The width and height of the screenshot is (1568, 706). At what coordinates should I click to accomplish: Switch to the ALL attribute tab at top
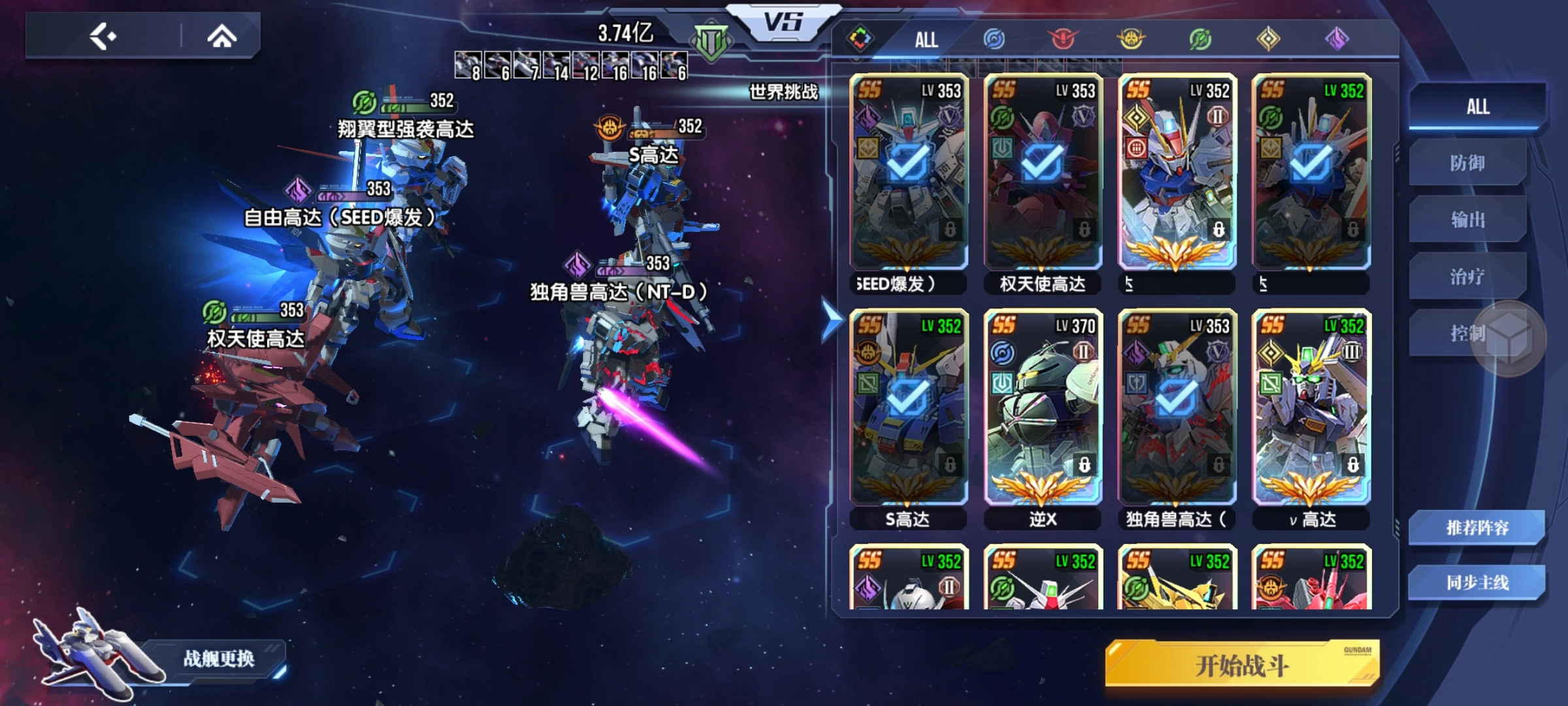tap(926, 40)
